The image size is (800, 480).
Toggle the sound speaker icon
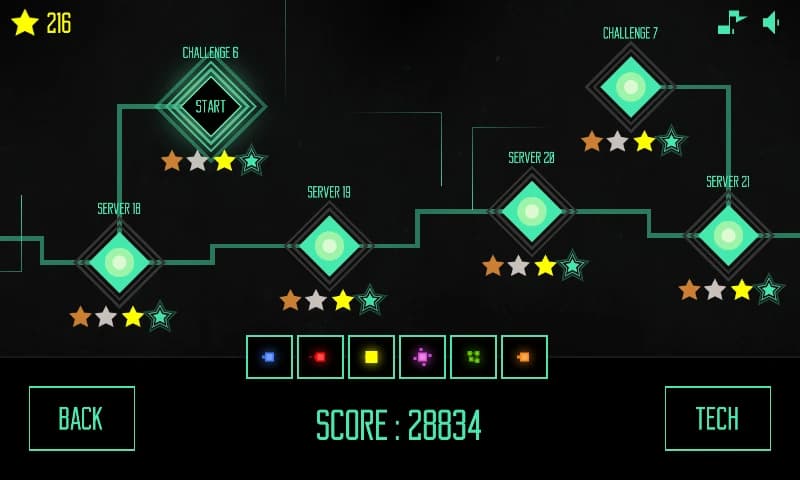(x=771, y=22)
